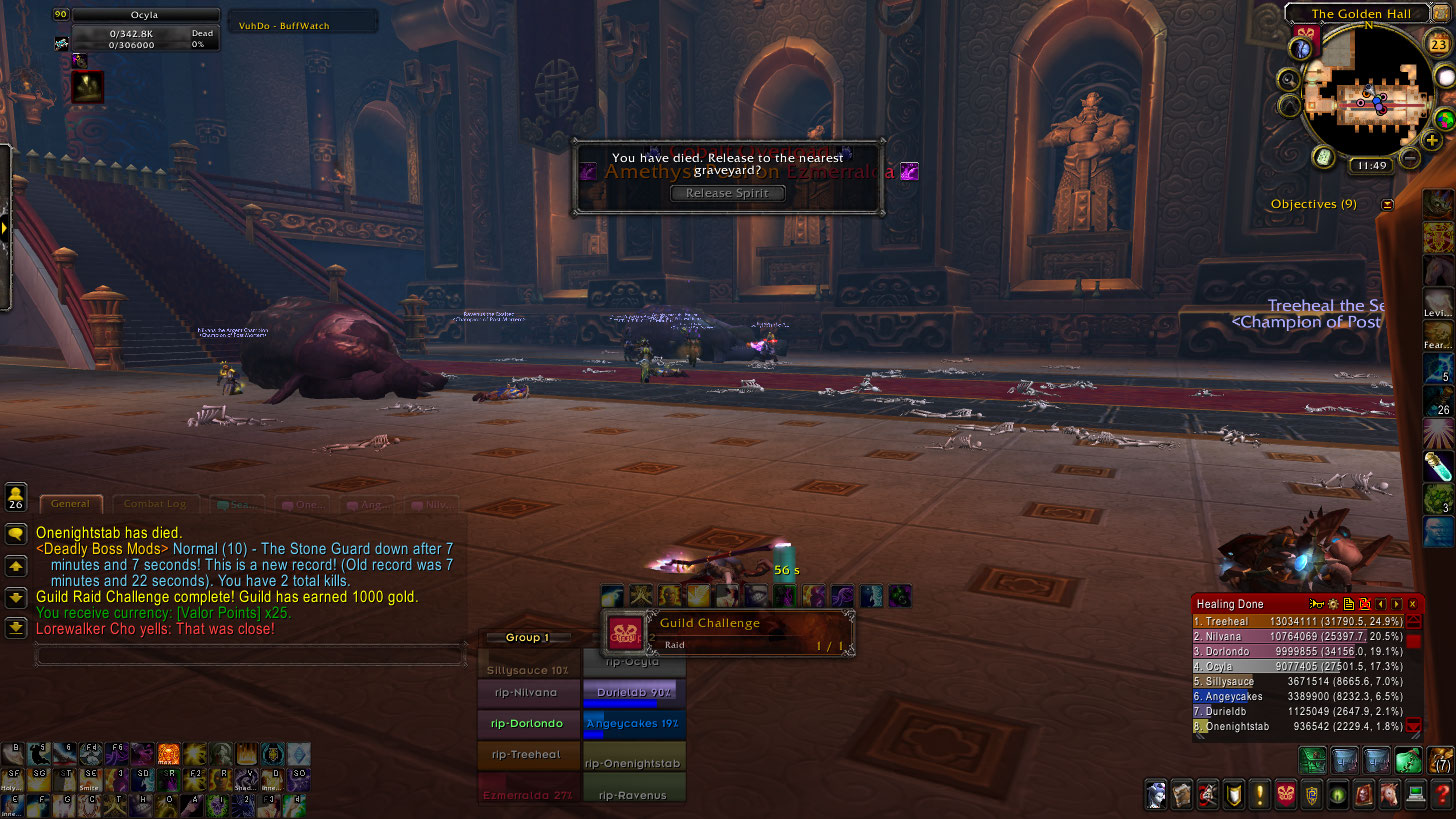Close the Healing Done meter window
This screenshot has width=1456, height=819.
[1412, 604]
